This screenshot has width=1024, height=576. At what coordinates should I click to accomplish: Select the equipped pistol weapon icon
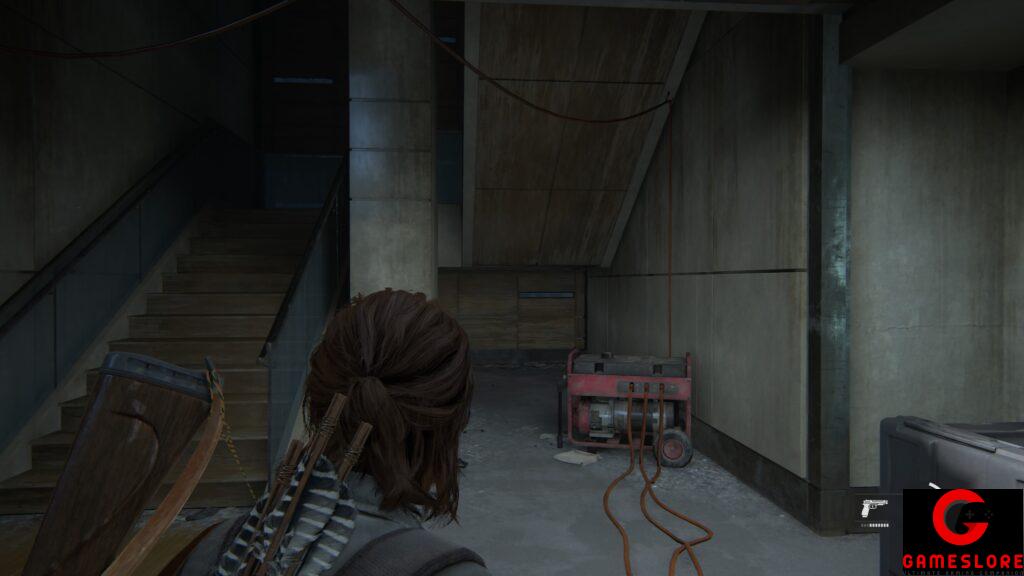873,507
